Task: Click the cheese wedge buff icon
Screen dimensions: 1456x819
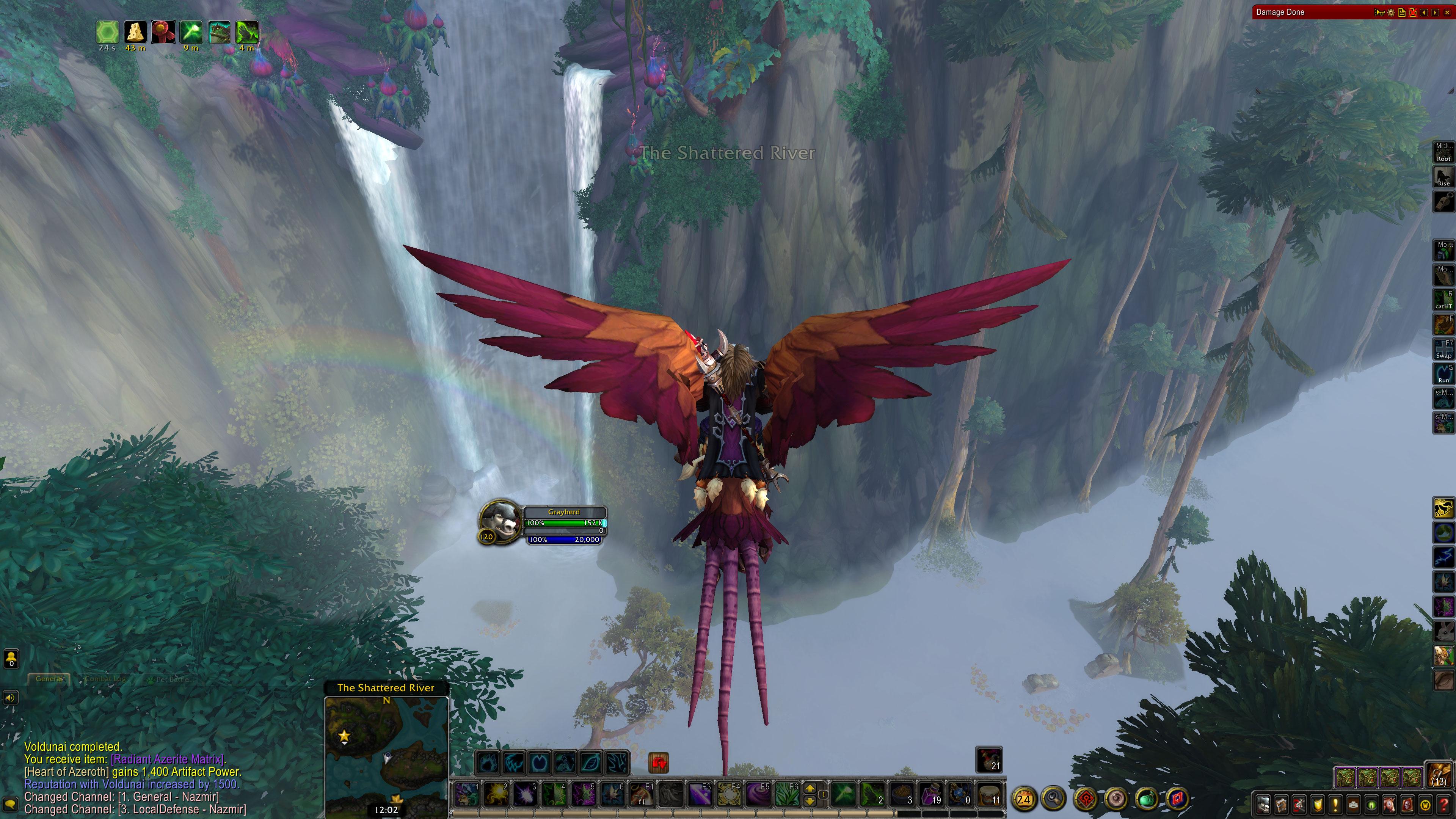Action: pos(135,32)
